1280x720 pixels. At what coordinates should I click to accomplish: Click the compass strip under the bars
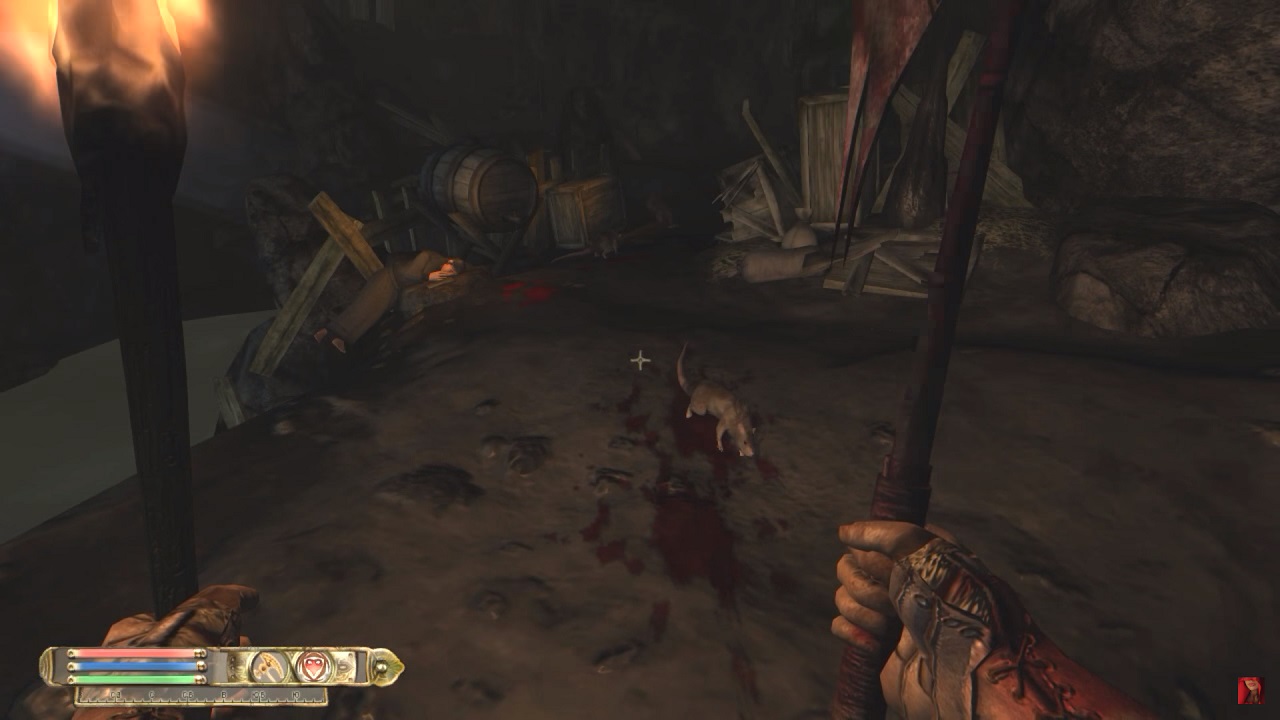click(x=200, y=694)
